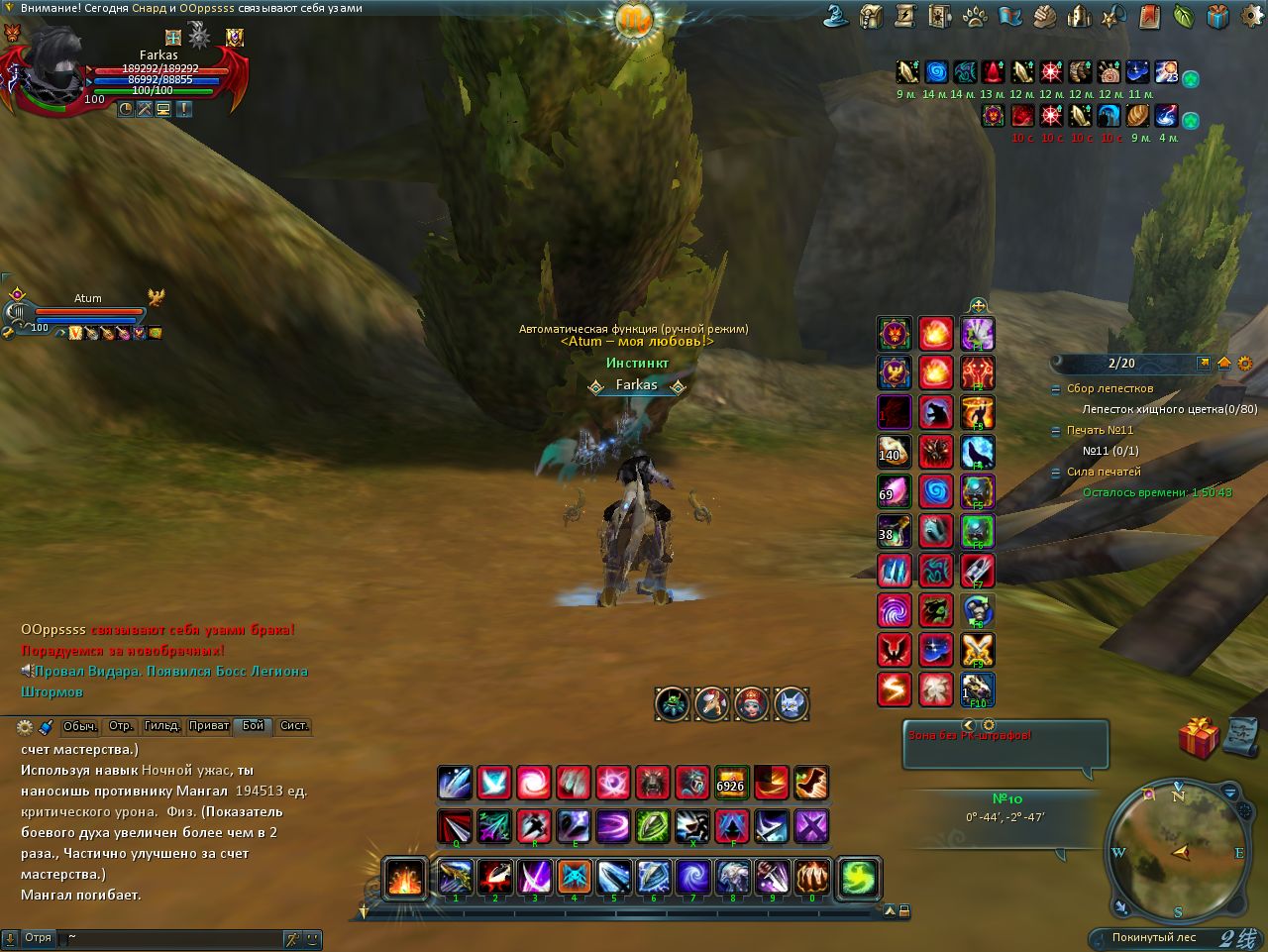Screen dimensions: 1268x952
Task: Open the smiley emoticon picker in chat
Action: click(x=312, y=938)
